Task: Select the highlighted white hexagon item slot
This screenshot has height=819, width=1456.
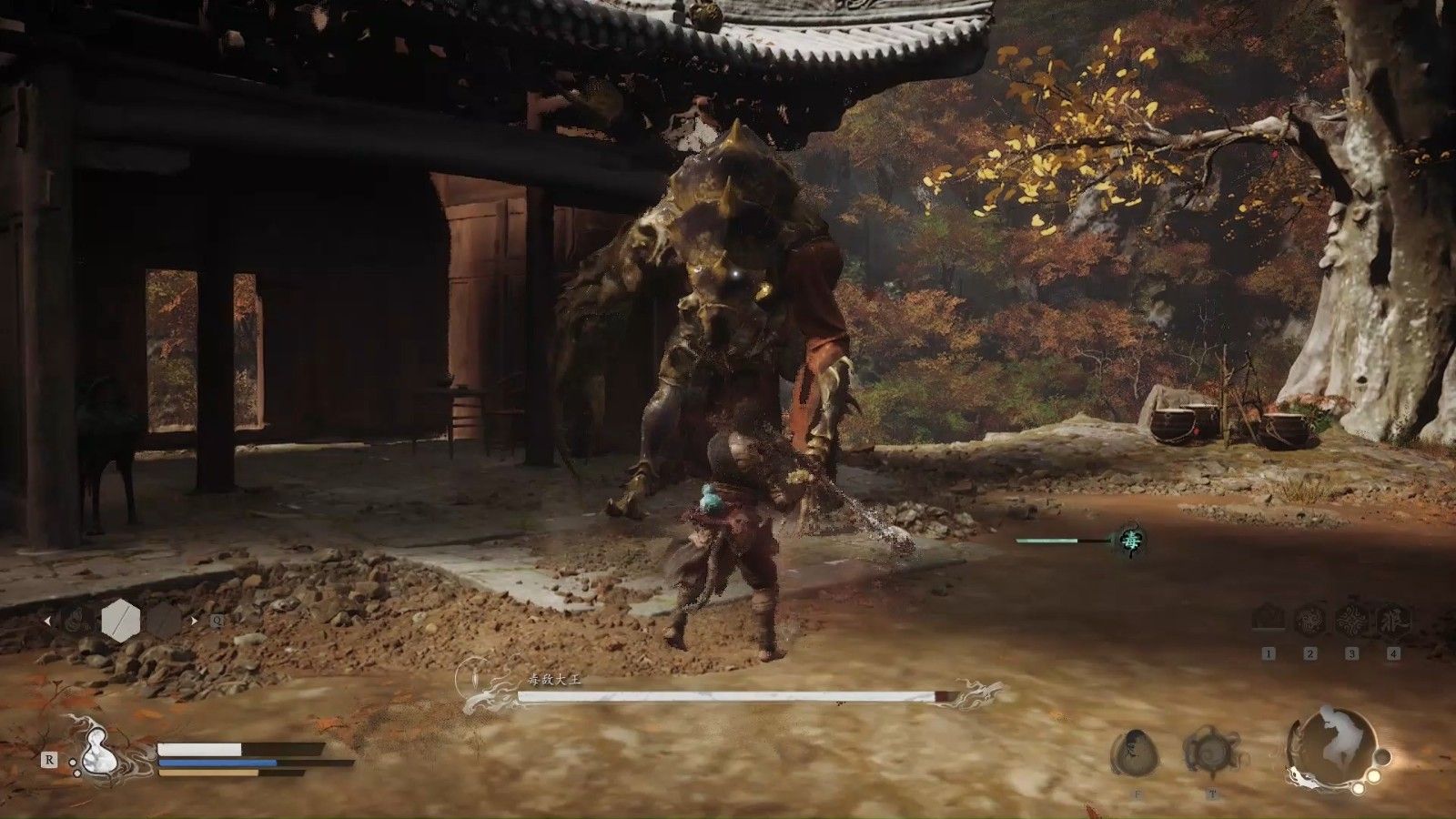Action: pyautogui.click(x=119, y=621)
